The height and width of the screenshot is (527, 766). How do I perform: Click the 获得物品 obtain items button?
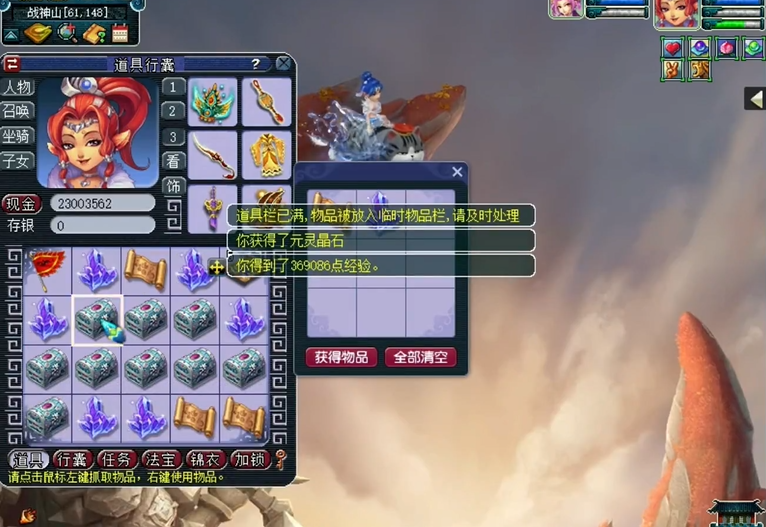[x=341, y=357]
